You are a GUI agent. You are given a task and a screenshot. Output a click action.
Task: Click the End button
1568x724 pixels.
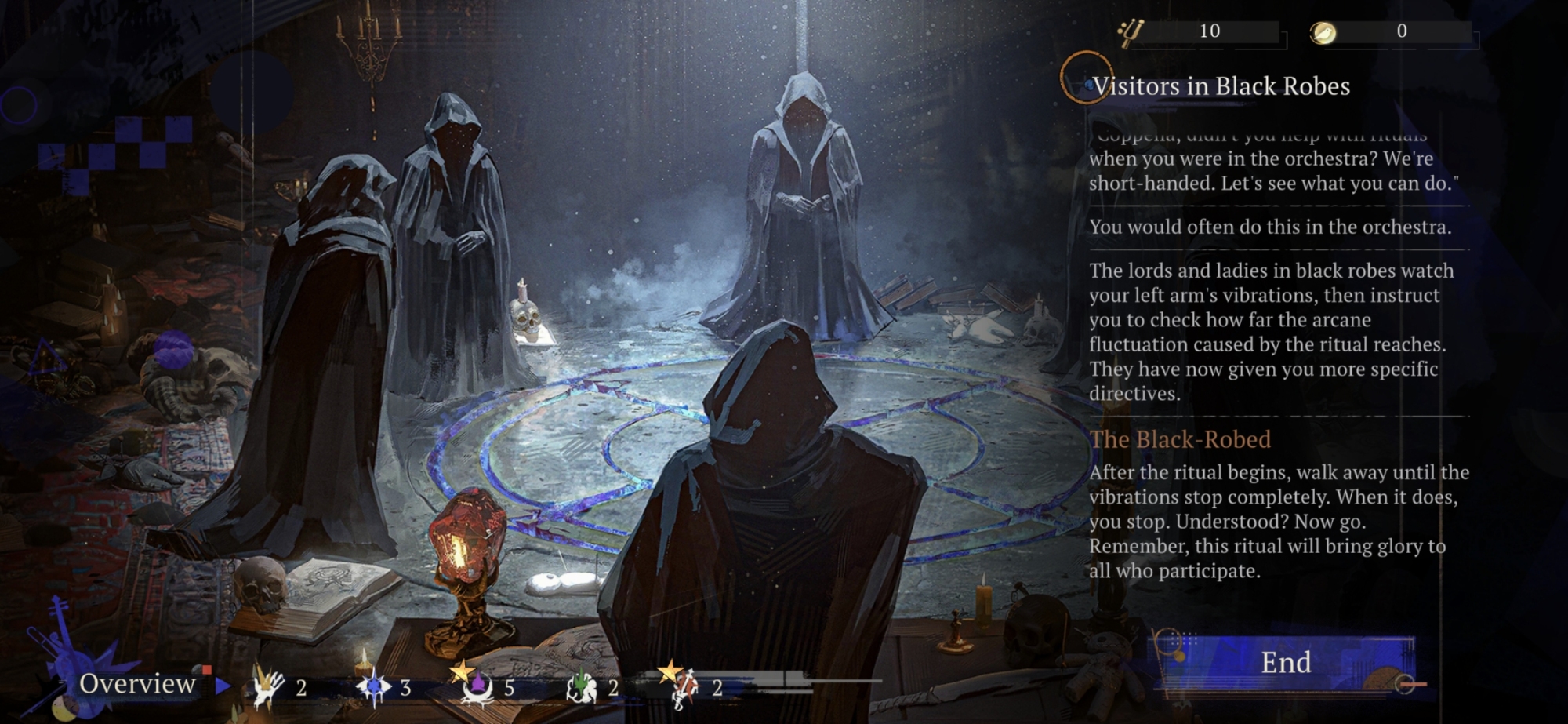[x=1285, y=663]
